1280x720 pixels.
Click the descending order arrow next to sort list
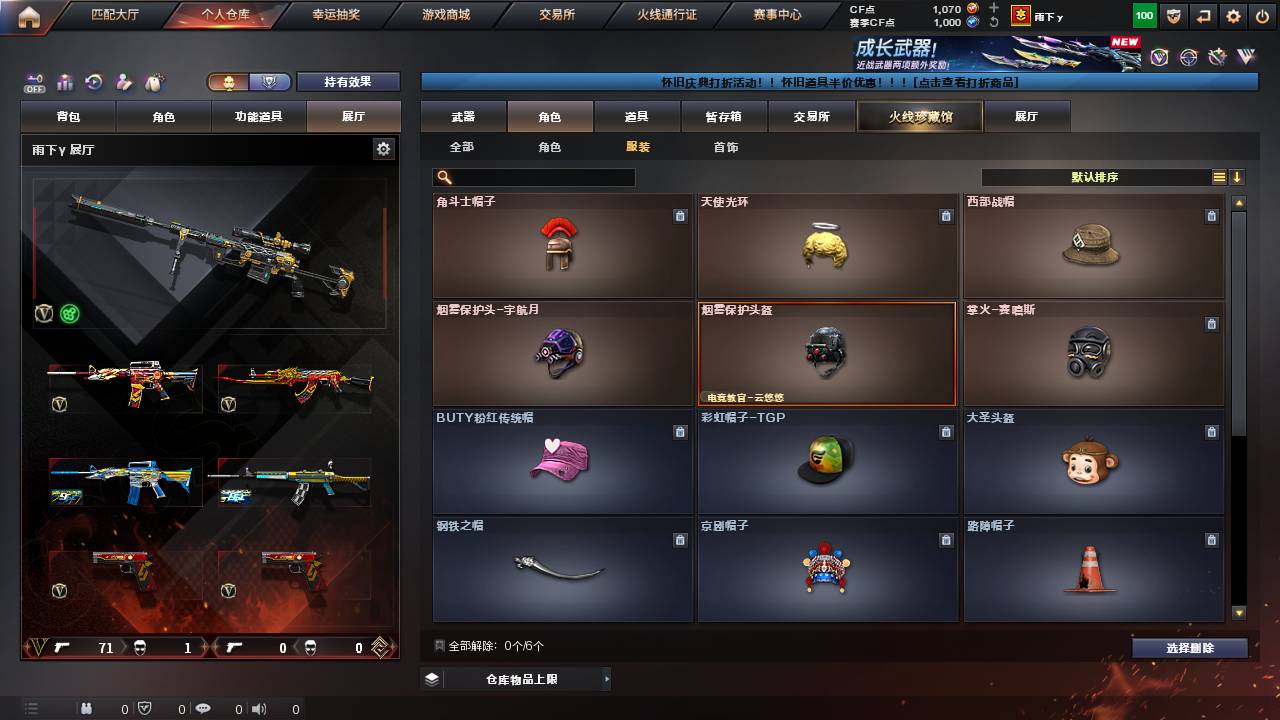click(1237, 177)
